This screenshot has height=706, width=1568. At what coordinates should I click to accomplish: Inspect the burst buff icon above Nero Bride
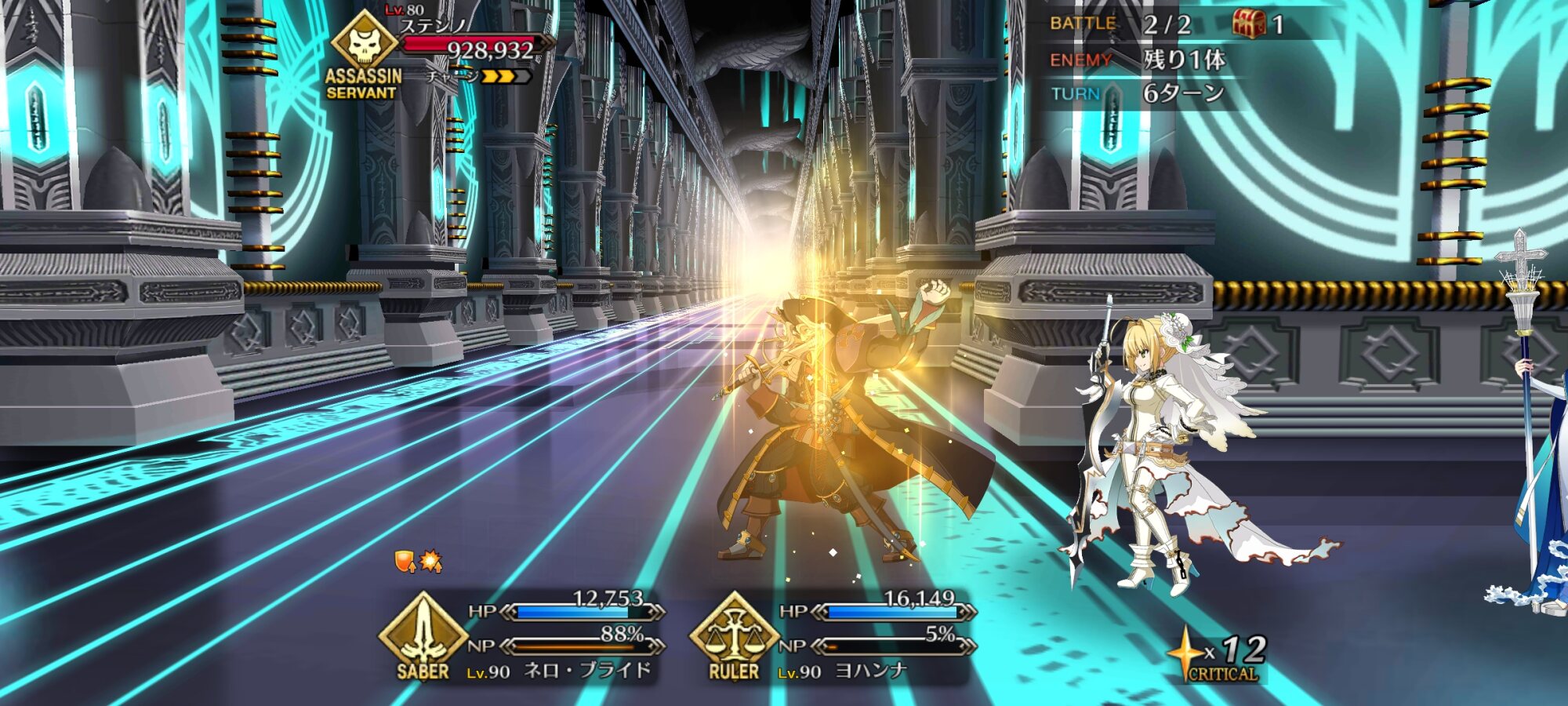tap(430, 561)
